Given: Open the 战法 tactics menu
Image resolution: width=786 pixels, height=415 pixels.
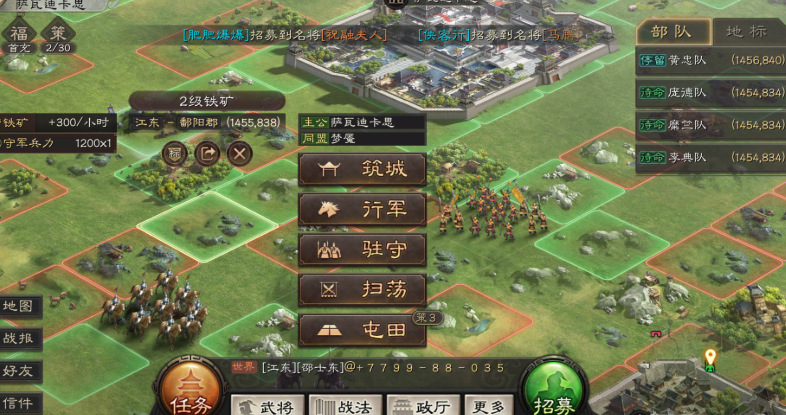Looking at the screenshot, I should click(x=341, y=405).
